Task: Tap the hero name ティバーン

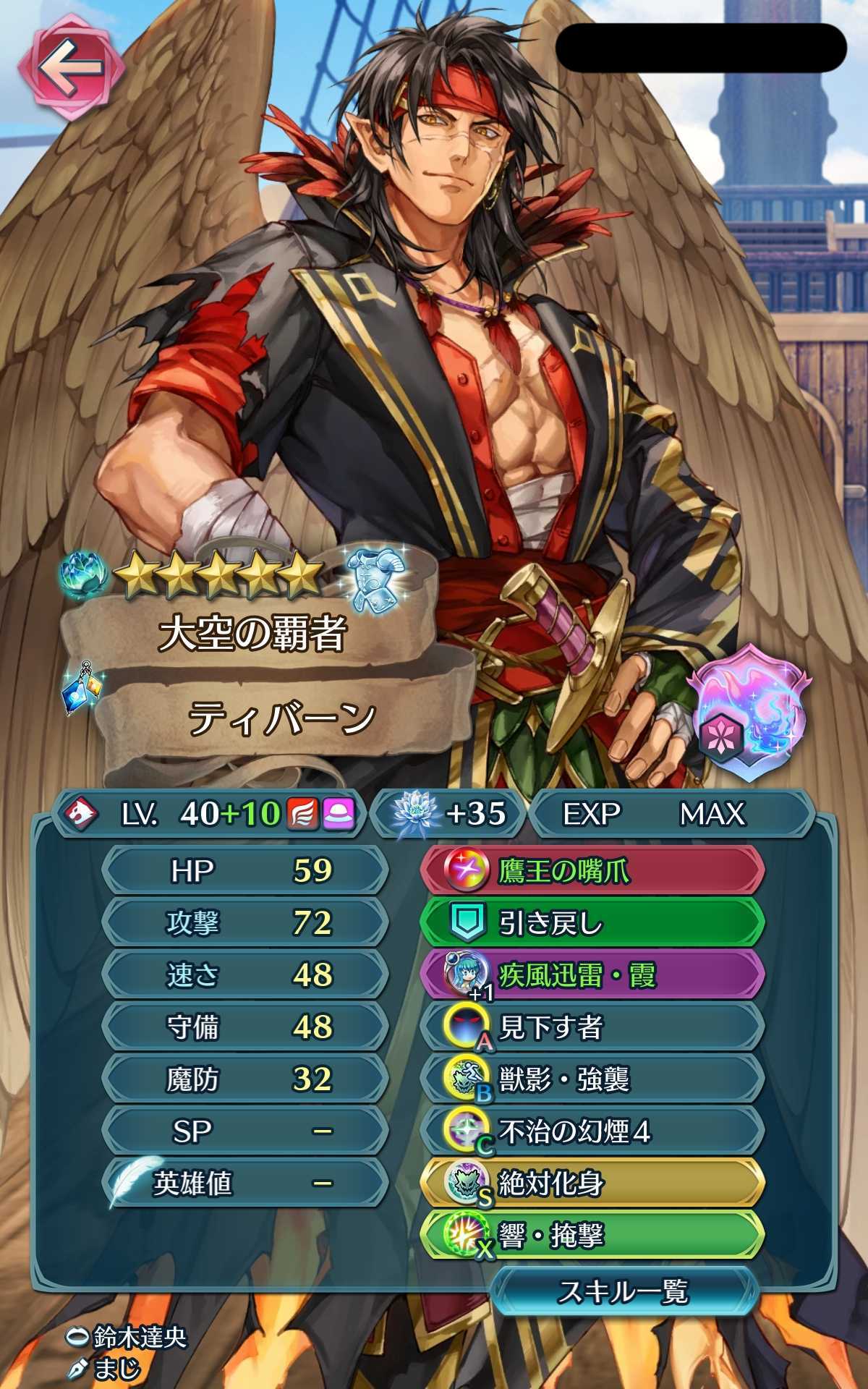Action: pos(282,718)
